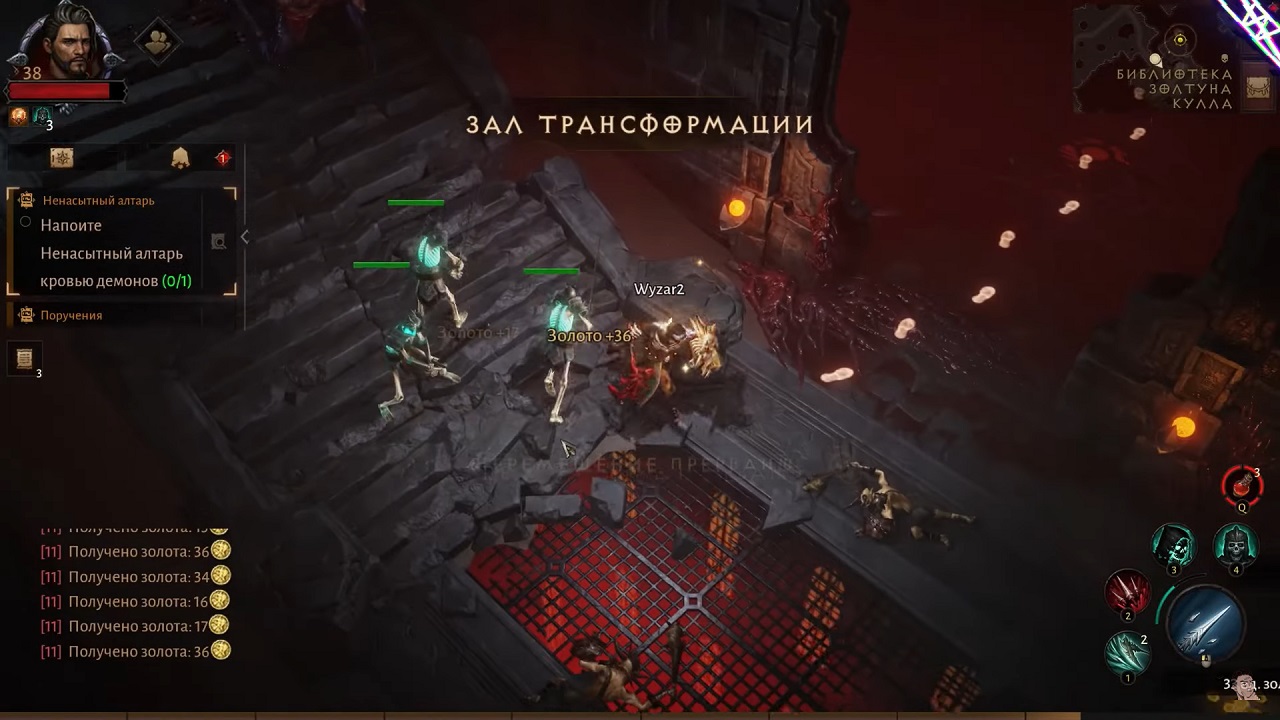The height and width of the screenshot is (720, 1280).
Task: Trigger the large bone spear primary attack
Action: pos(1204,623)
